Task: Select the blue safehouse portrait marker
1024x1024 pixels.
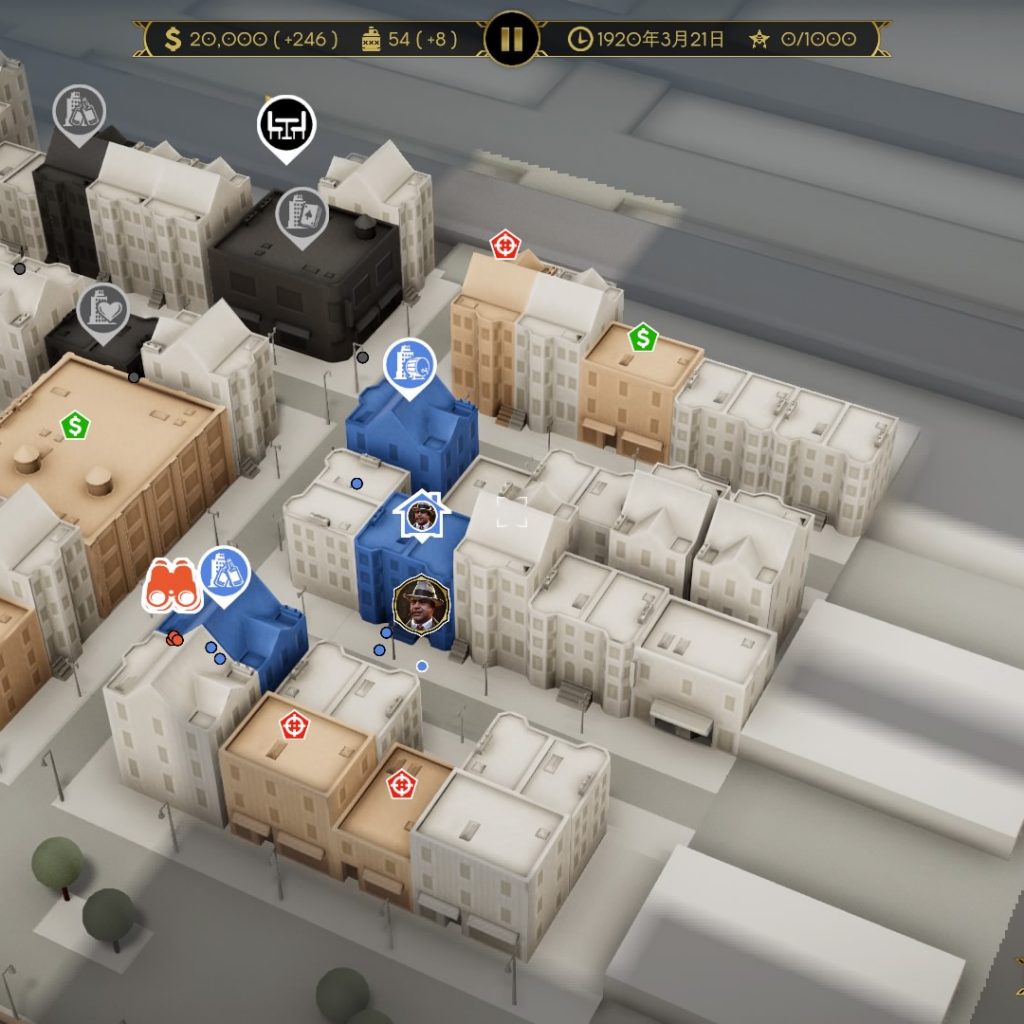Action: (421, 516)
